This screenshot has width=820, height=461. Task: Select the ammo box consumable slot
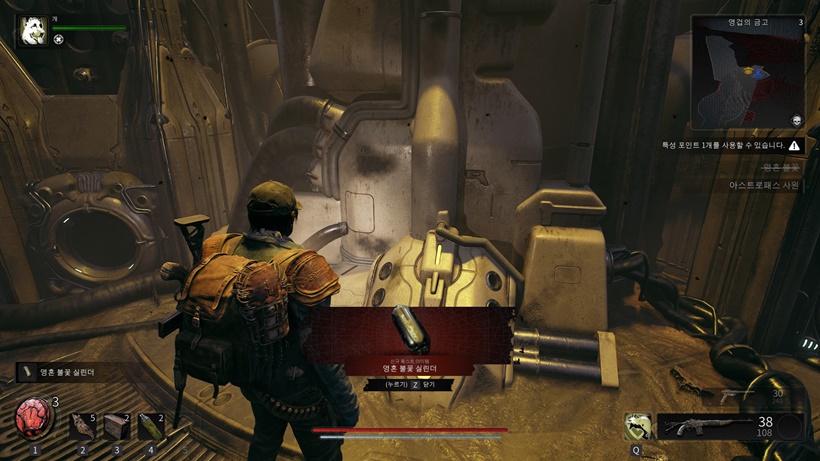117,426
